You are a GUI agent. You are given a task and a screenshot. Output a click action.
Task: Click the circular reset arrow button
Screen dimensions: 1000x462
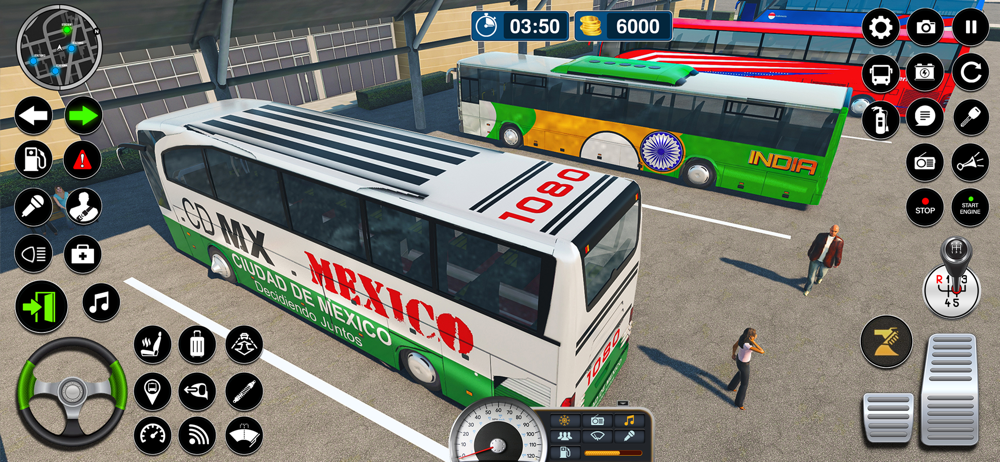970,72
